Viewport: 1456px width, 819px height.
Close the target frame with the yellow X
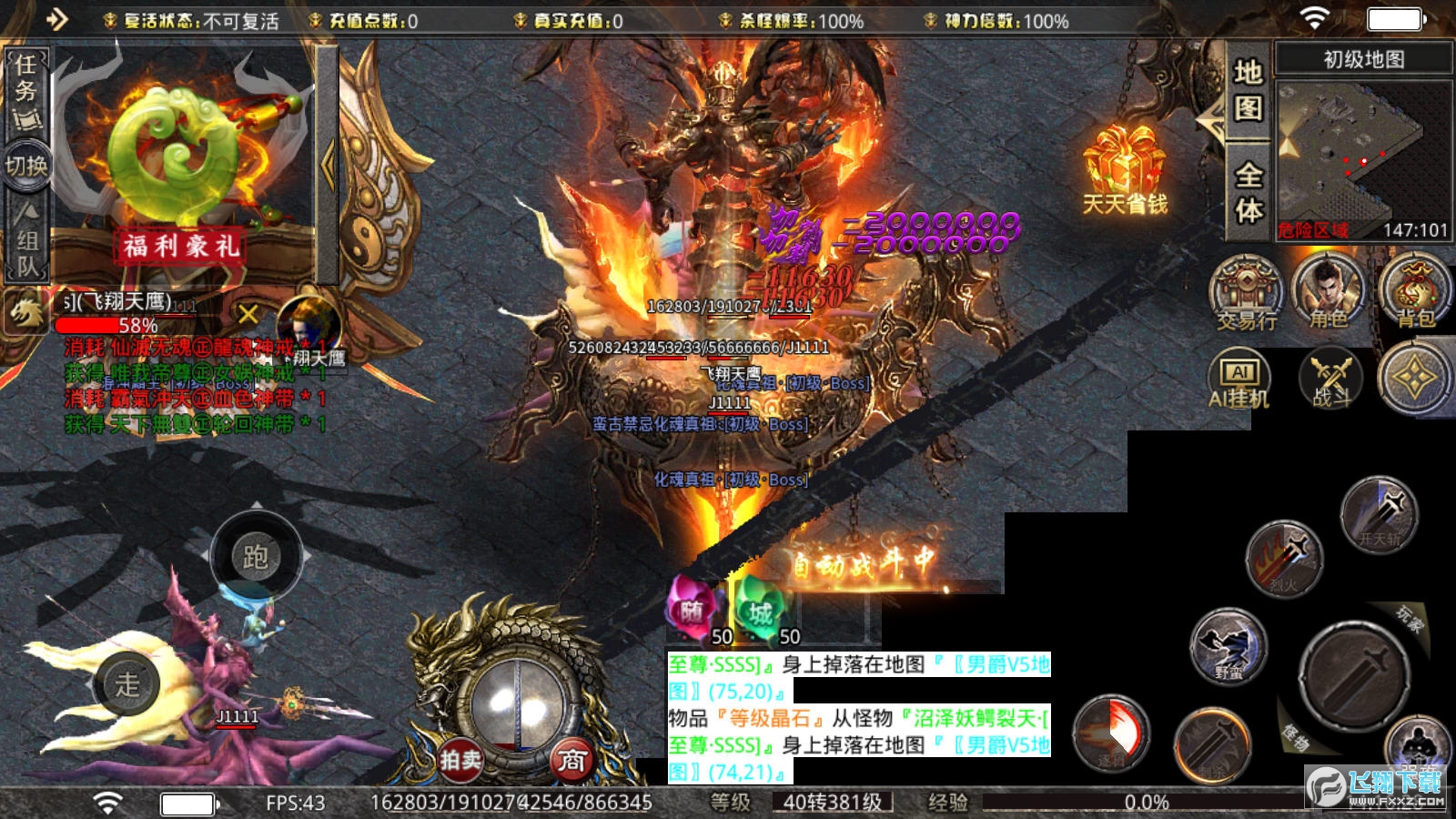point(248,315)
